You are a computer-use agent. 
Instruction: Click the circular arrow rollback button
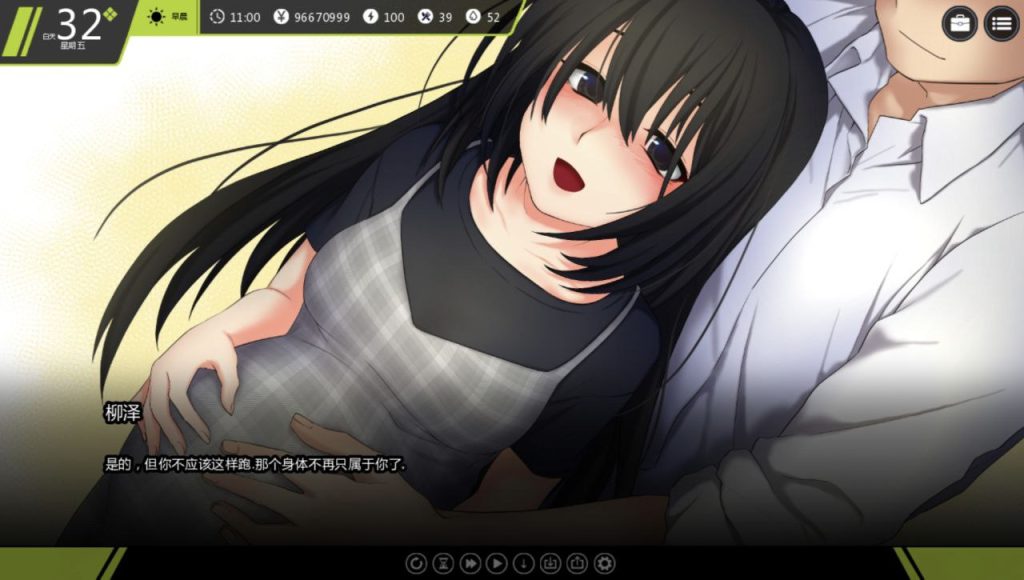416,563
